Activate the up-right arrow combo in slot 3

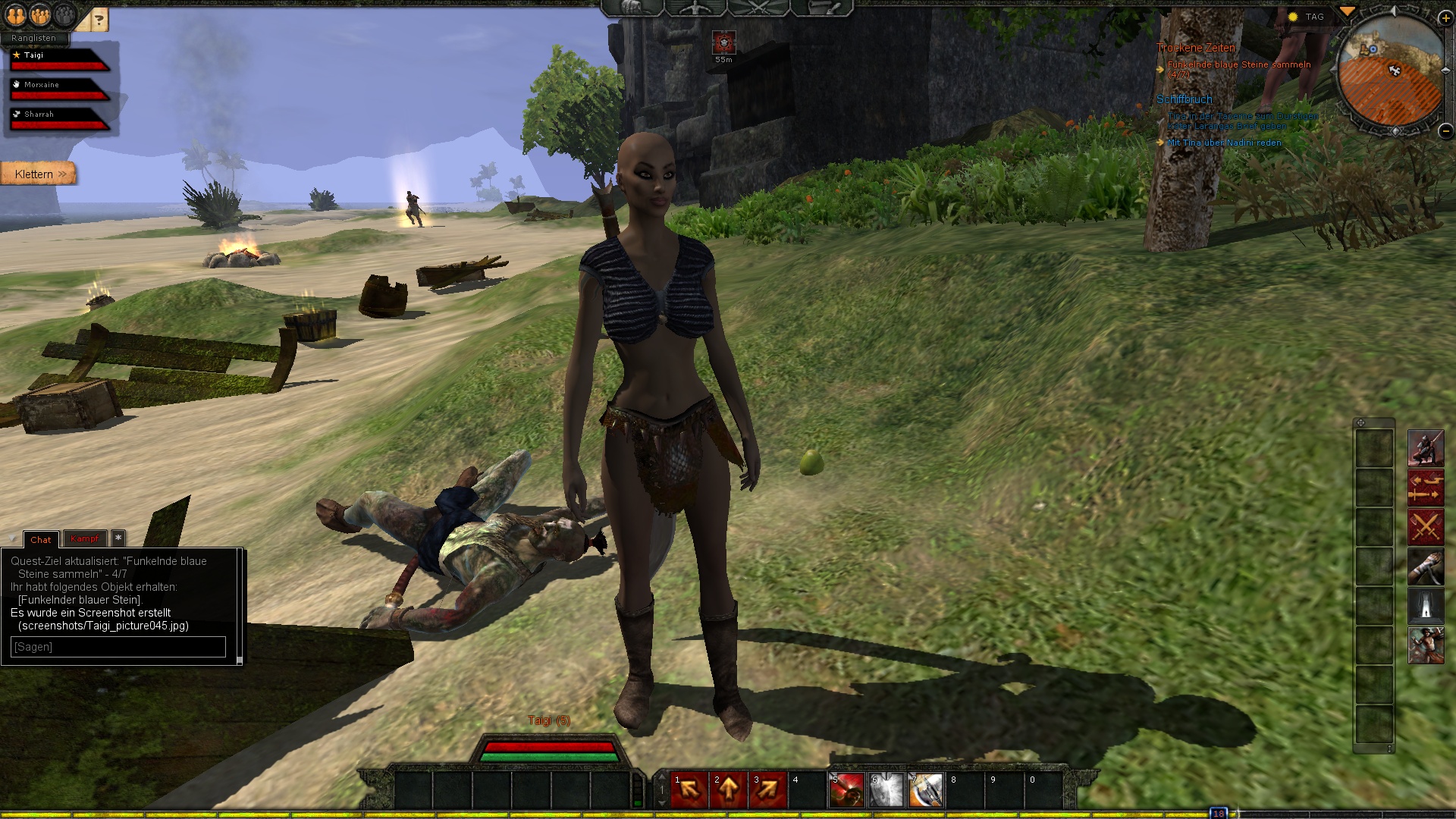768,790
